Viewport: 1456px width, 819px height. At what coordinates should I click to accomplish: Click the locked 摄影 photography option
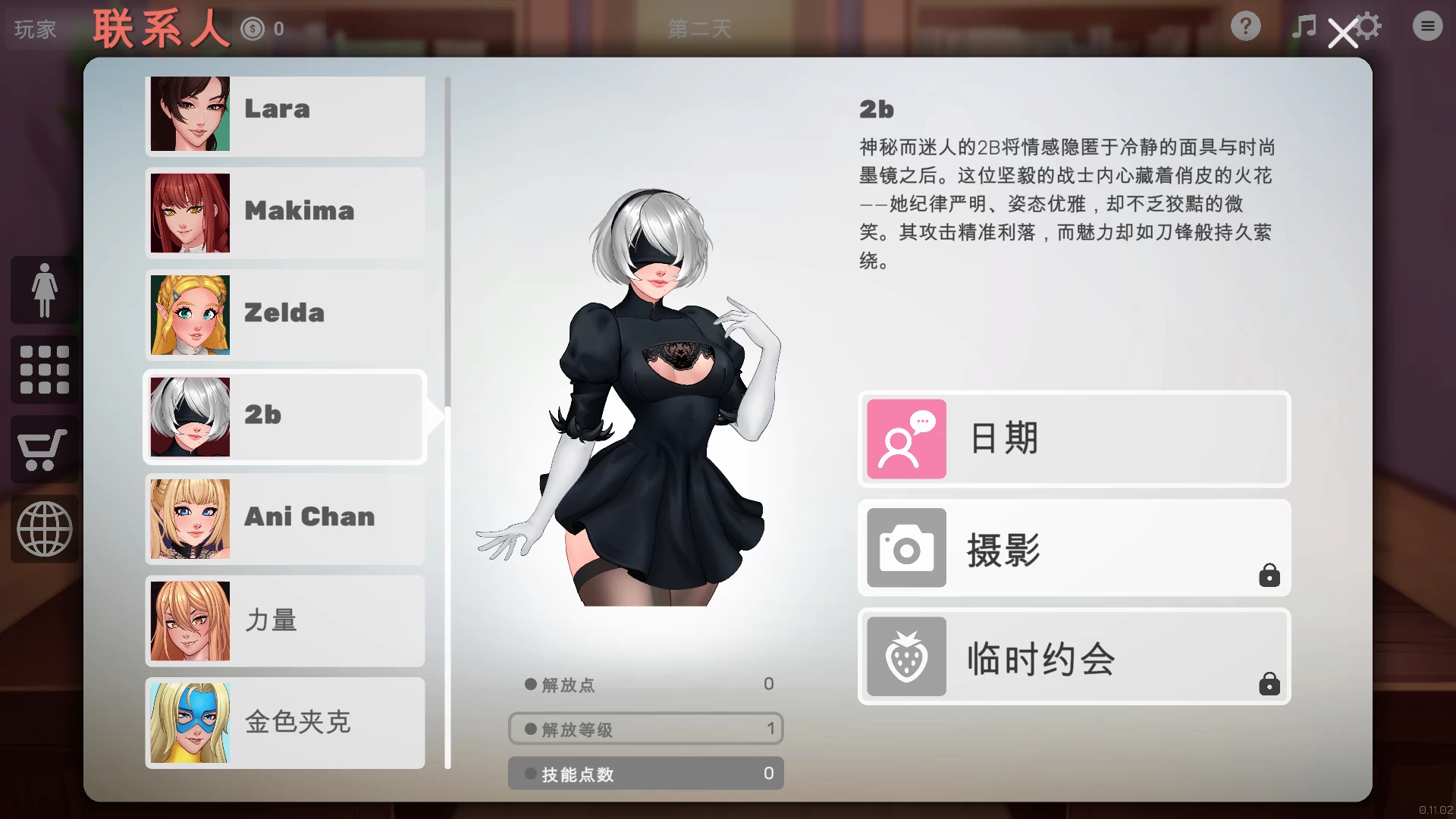tap(1072, 548)
